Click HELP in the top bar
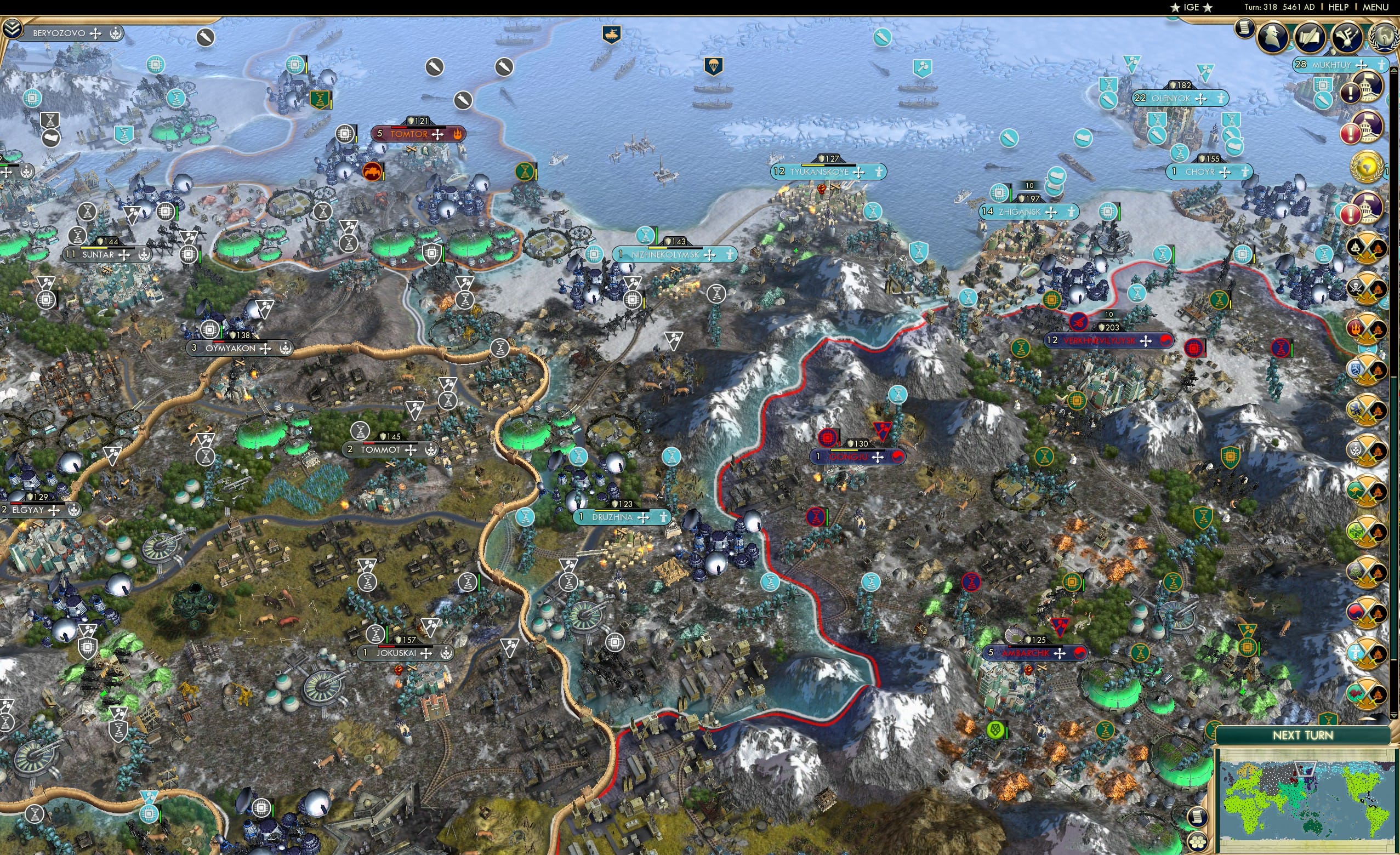 (1338, 7)
